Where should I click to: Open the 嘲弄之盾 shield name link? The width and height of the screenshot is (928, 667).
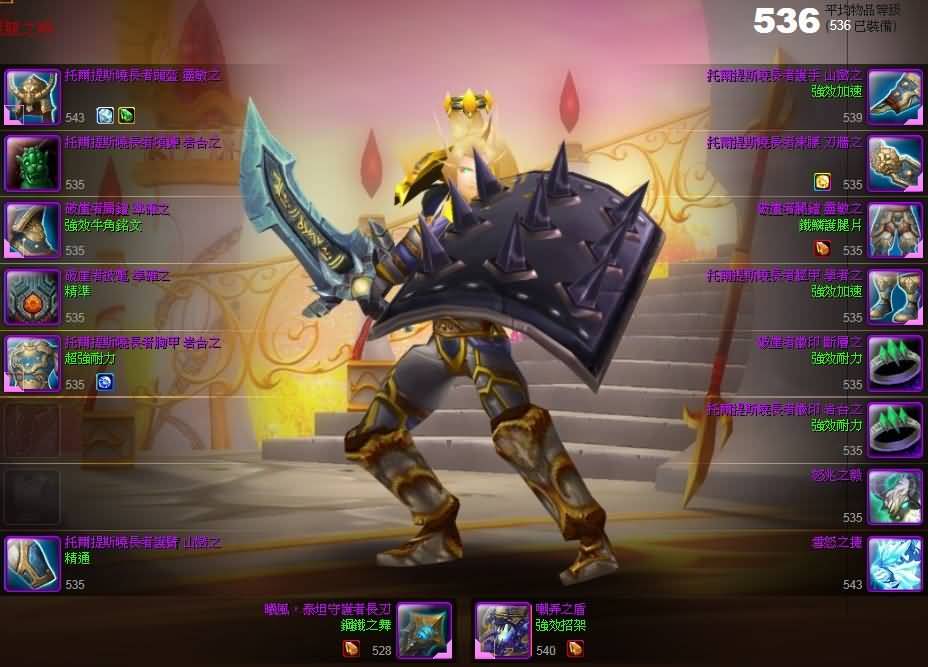click(x=560, y=608)
